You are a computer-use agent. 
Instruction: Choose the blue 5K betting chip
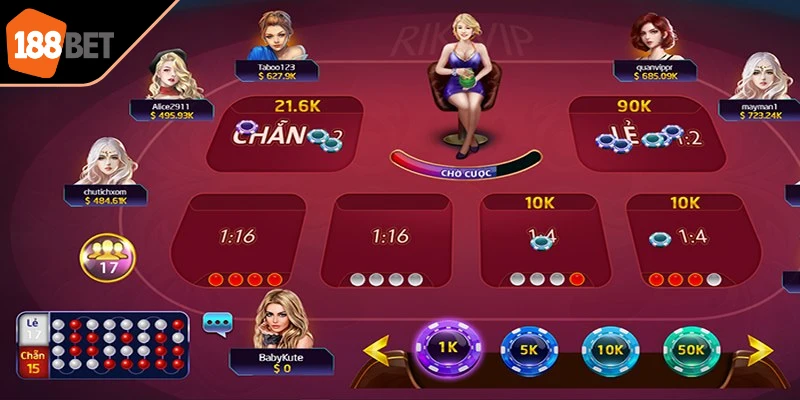(x=528, y=352)
